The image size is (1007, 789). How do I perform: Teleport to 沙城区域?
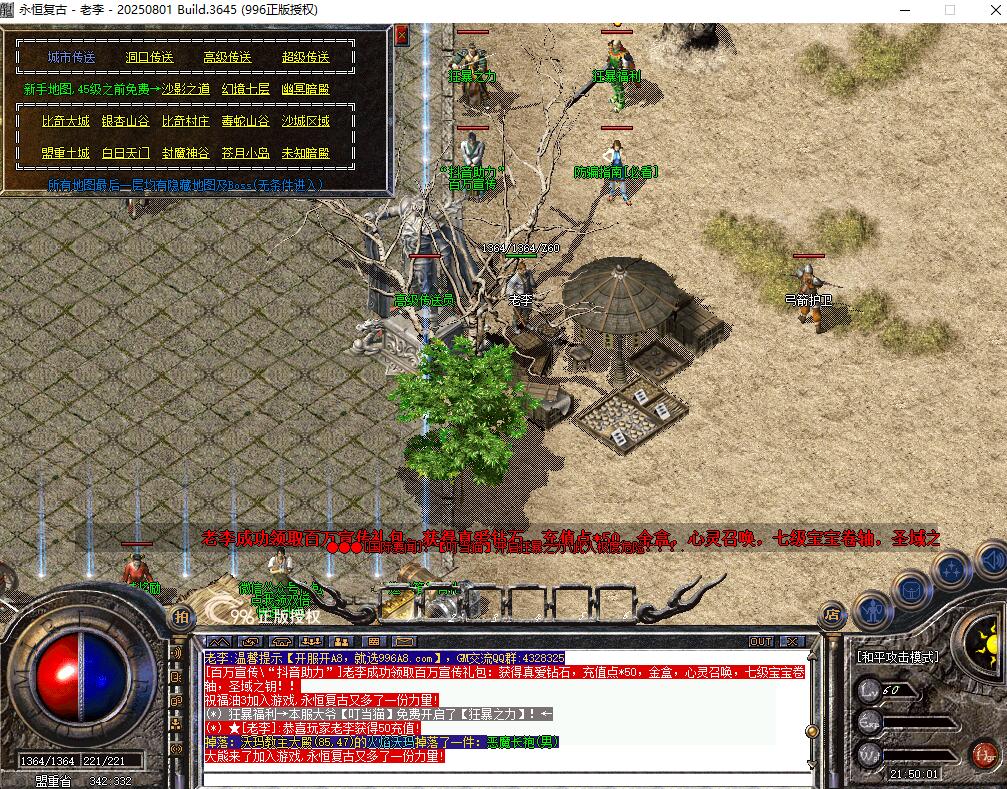pos(305,121)
